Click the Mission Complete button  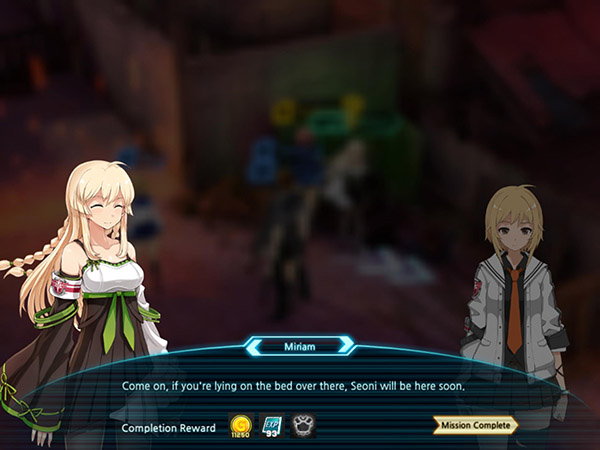tap(475, 425)
